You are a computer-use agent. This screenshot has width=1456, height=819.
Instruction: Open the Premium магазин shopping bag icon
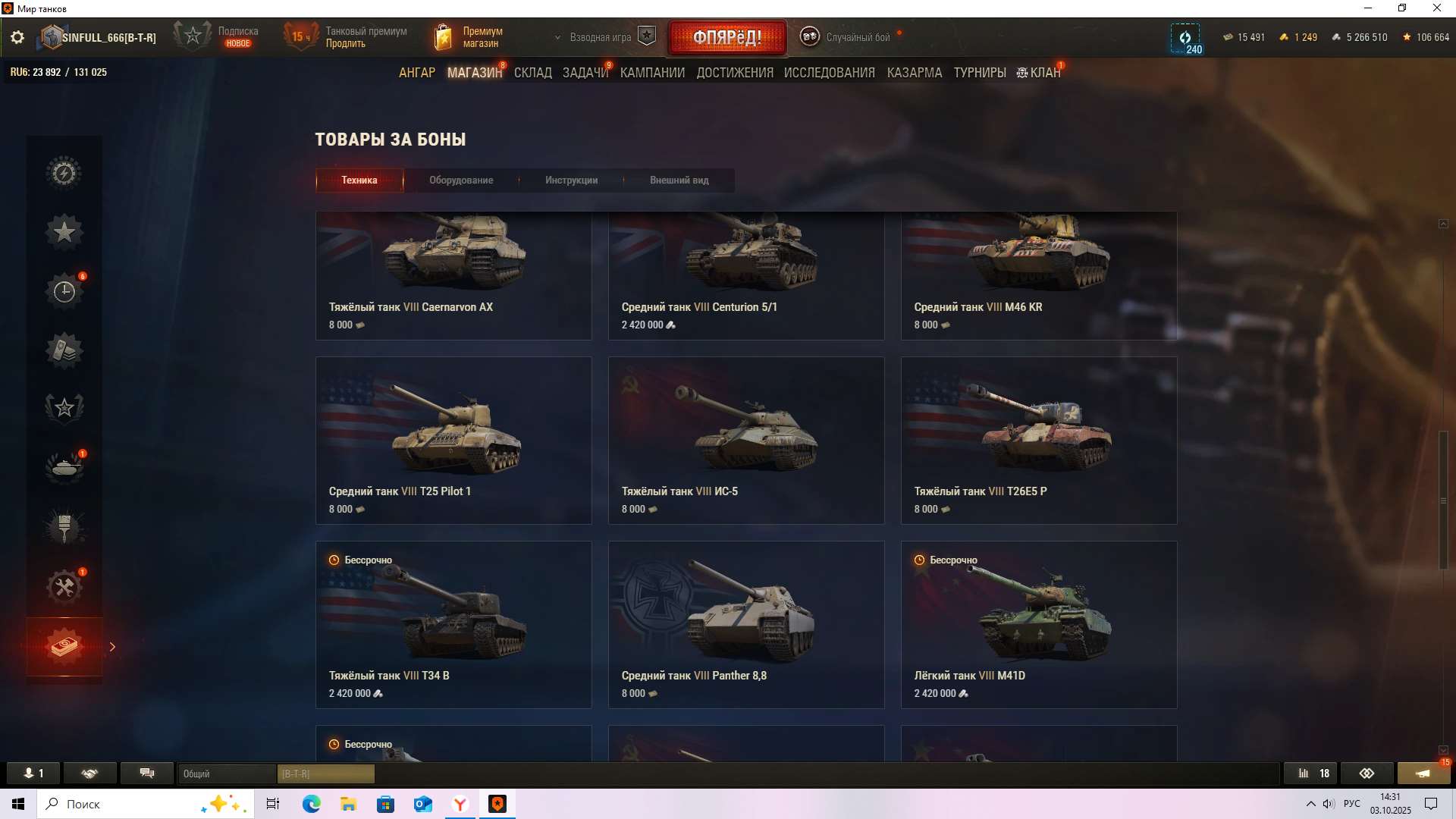(x=444, y=36)
